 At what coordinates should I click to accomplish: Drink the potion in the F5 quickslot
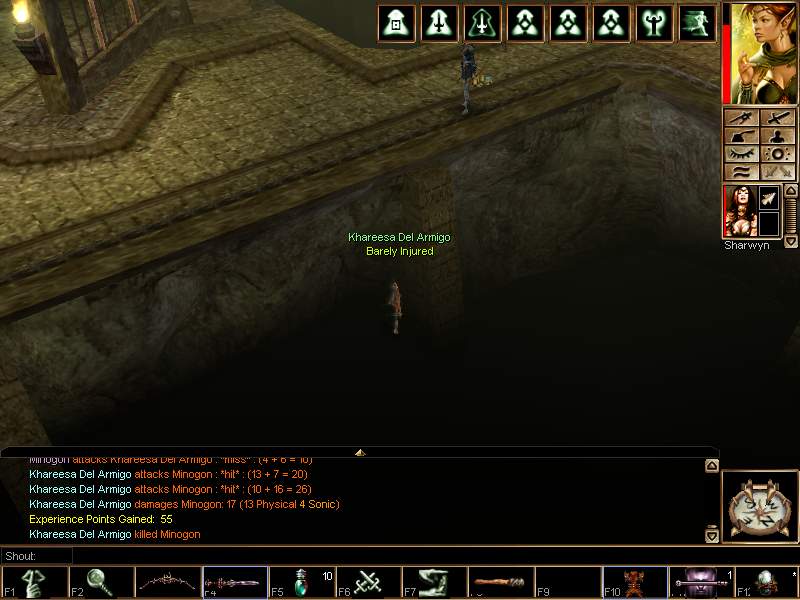coord(302,583)
